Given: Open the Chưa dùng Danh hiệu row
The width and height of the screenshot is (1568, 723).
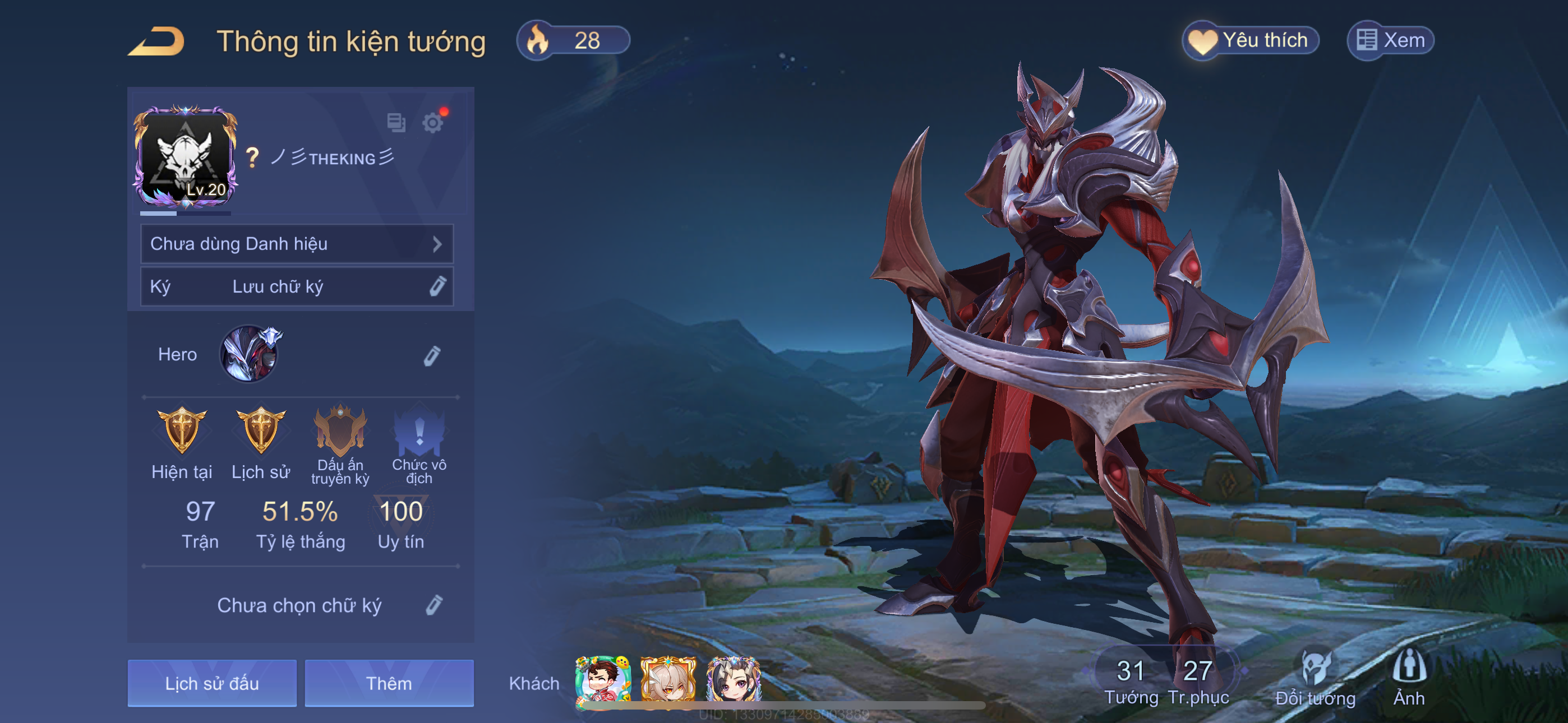Looking at the screenshot, I should (x=297, y=244).
